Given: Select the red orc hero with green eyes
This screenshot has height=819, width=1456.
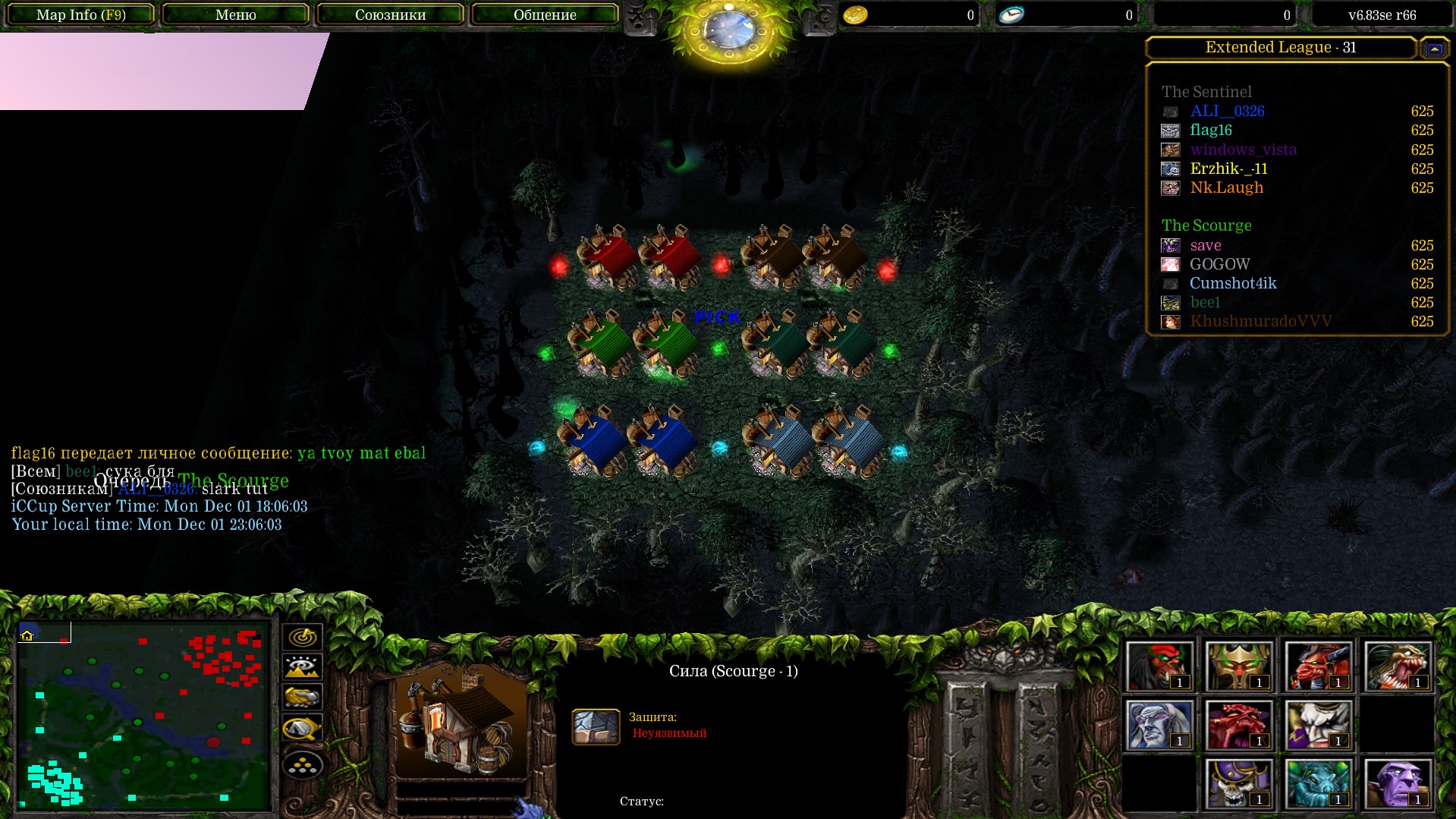Looking at the screenshot, I should click(x=1159, y=666).
